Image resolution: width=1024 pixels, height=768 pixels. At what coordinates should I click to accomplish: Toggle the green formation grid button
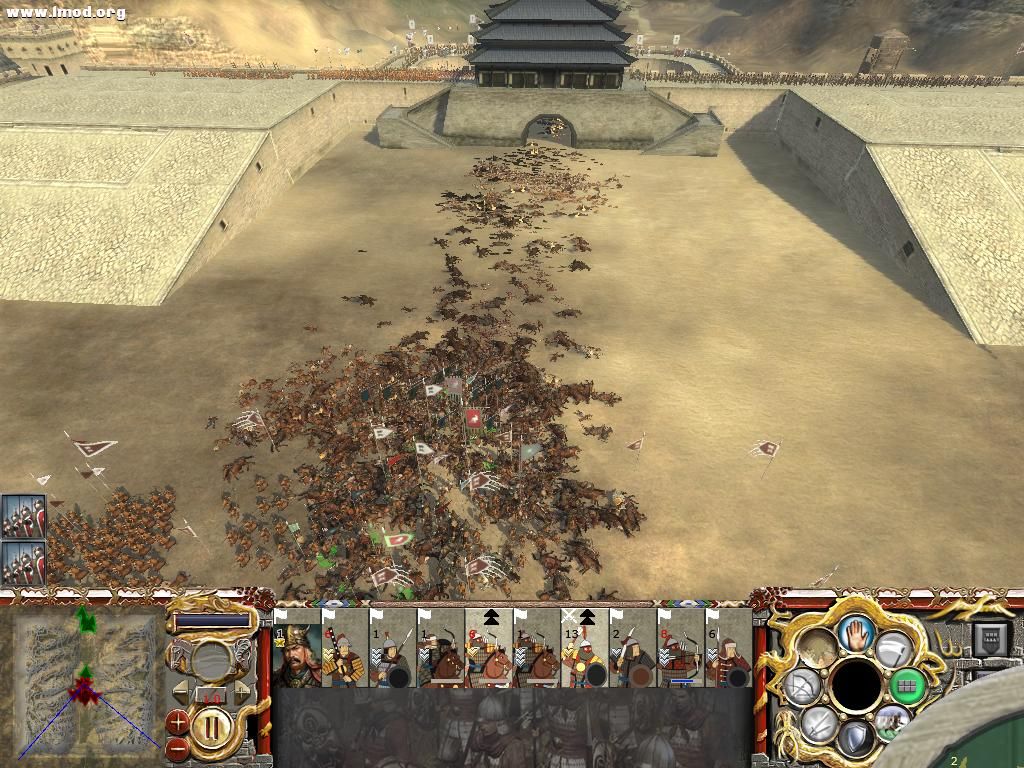(907, 685)
